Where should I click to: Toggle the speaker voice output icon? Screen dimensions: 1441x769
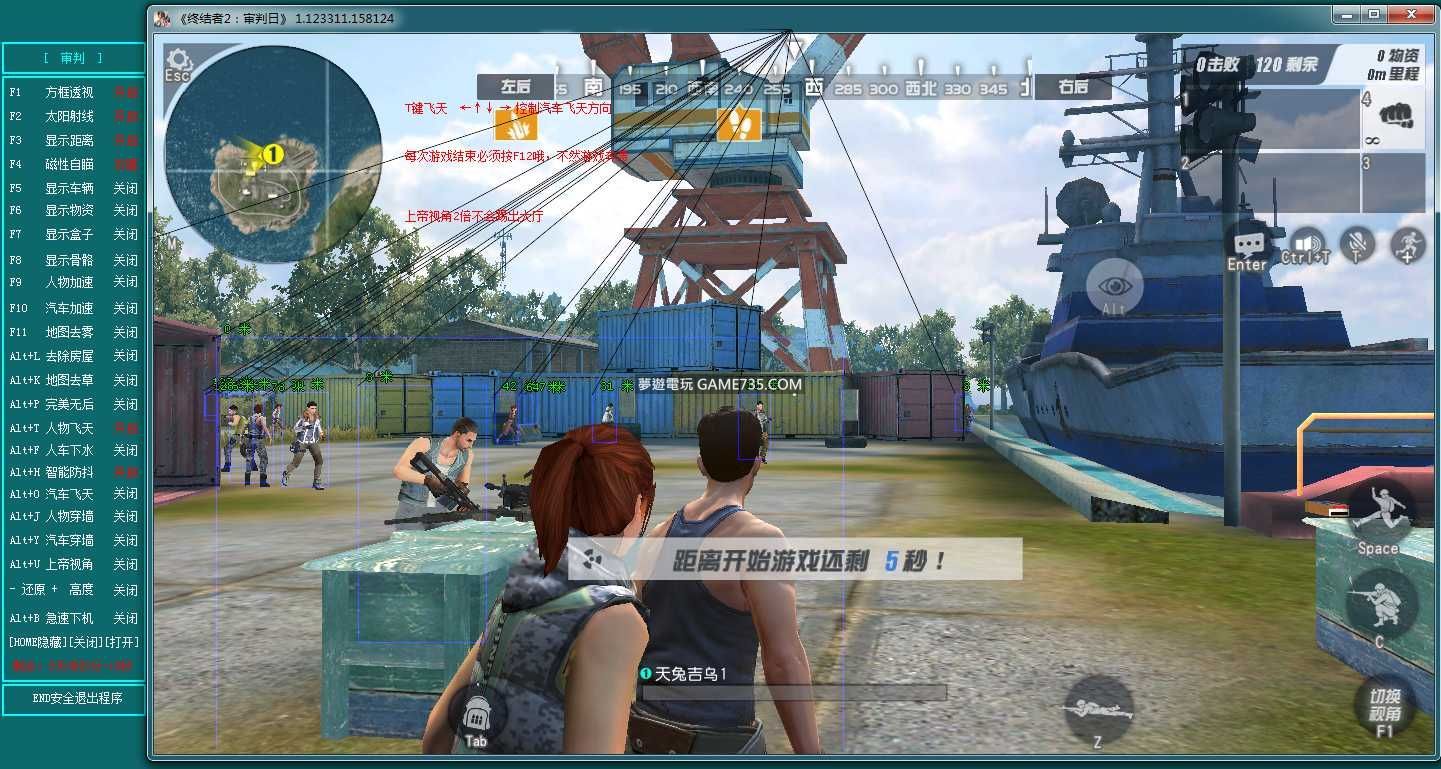[x=1305, y=243]
